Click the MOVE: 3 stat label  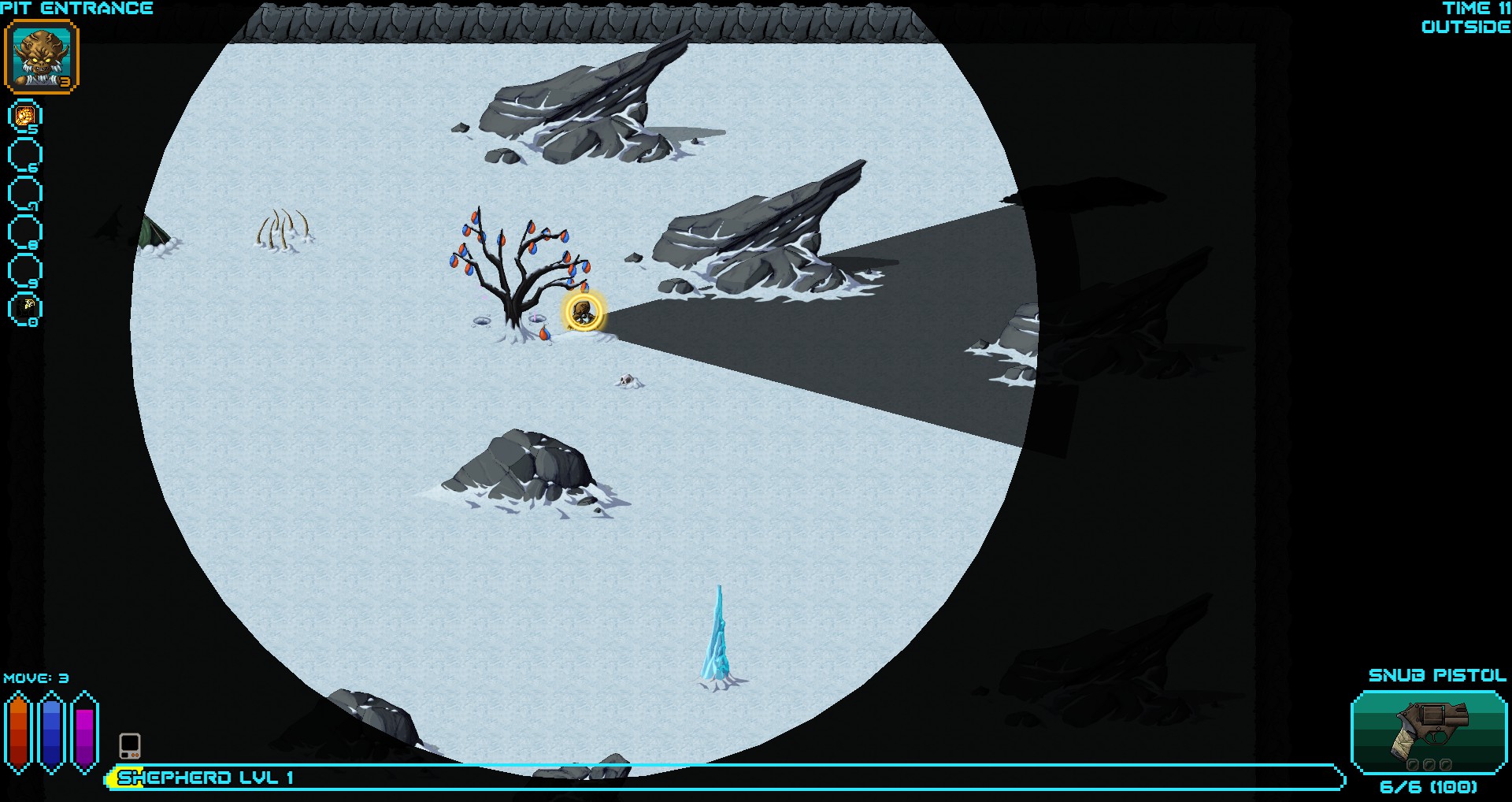pos(36,678)
